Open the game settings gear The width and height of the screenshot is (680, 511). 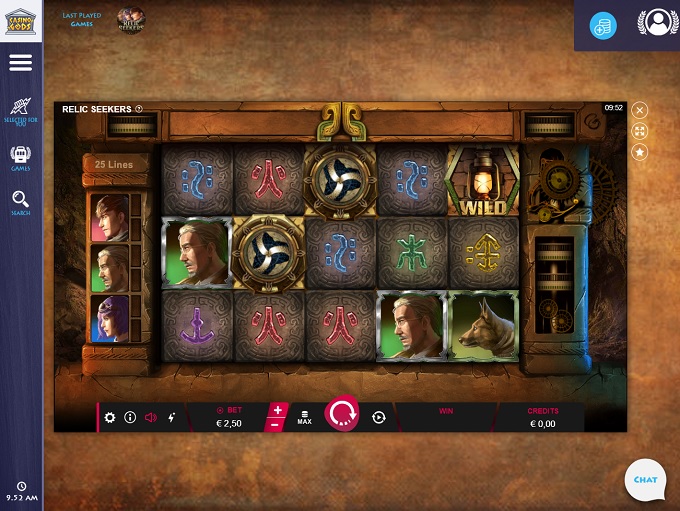click(x=110, y=417)
